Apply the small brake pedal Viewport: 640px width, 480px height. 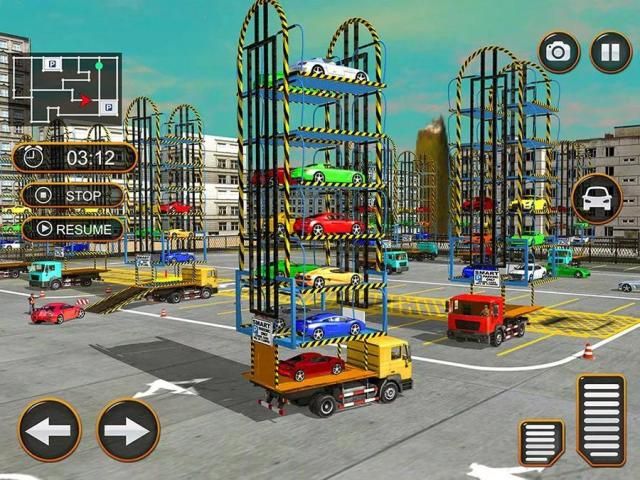(x=541, y=442)
